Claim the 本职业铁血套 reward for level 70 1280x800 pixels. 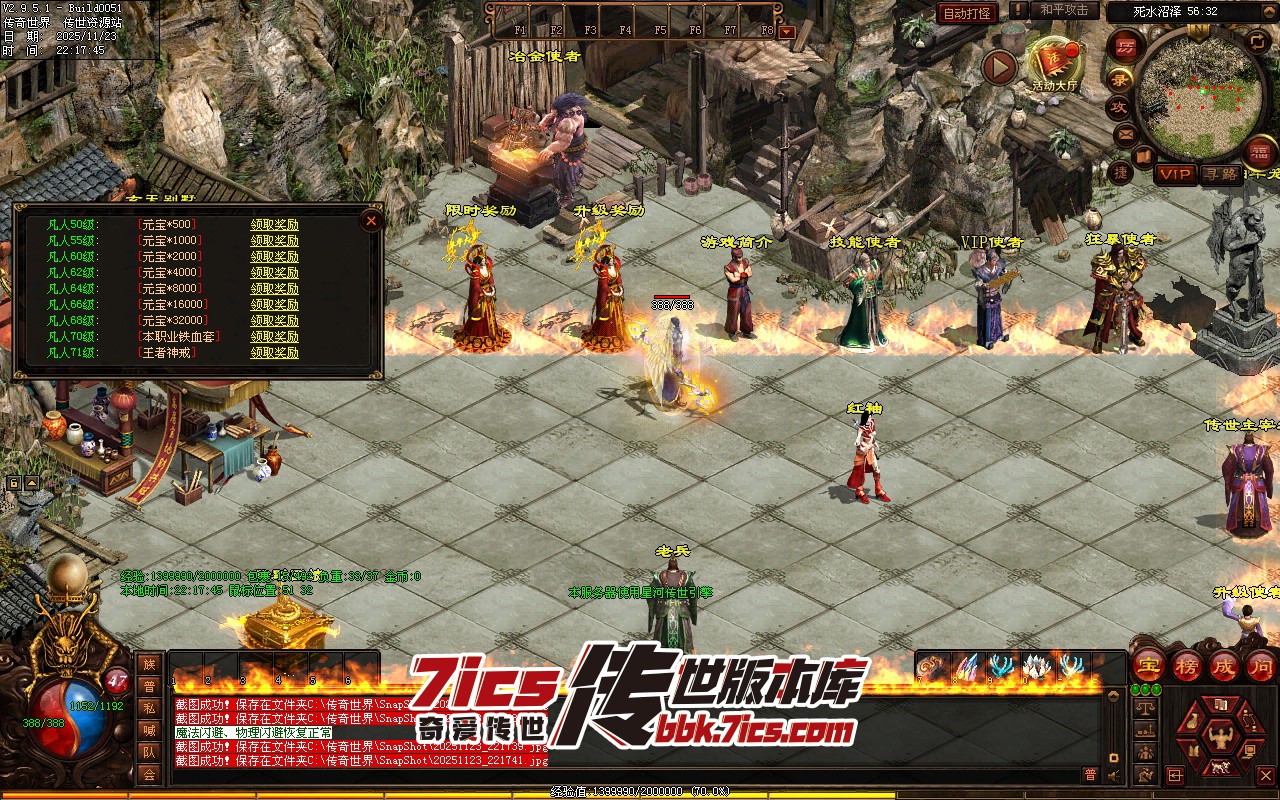click(274, 337)
